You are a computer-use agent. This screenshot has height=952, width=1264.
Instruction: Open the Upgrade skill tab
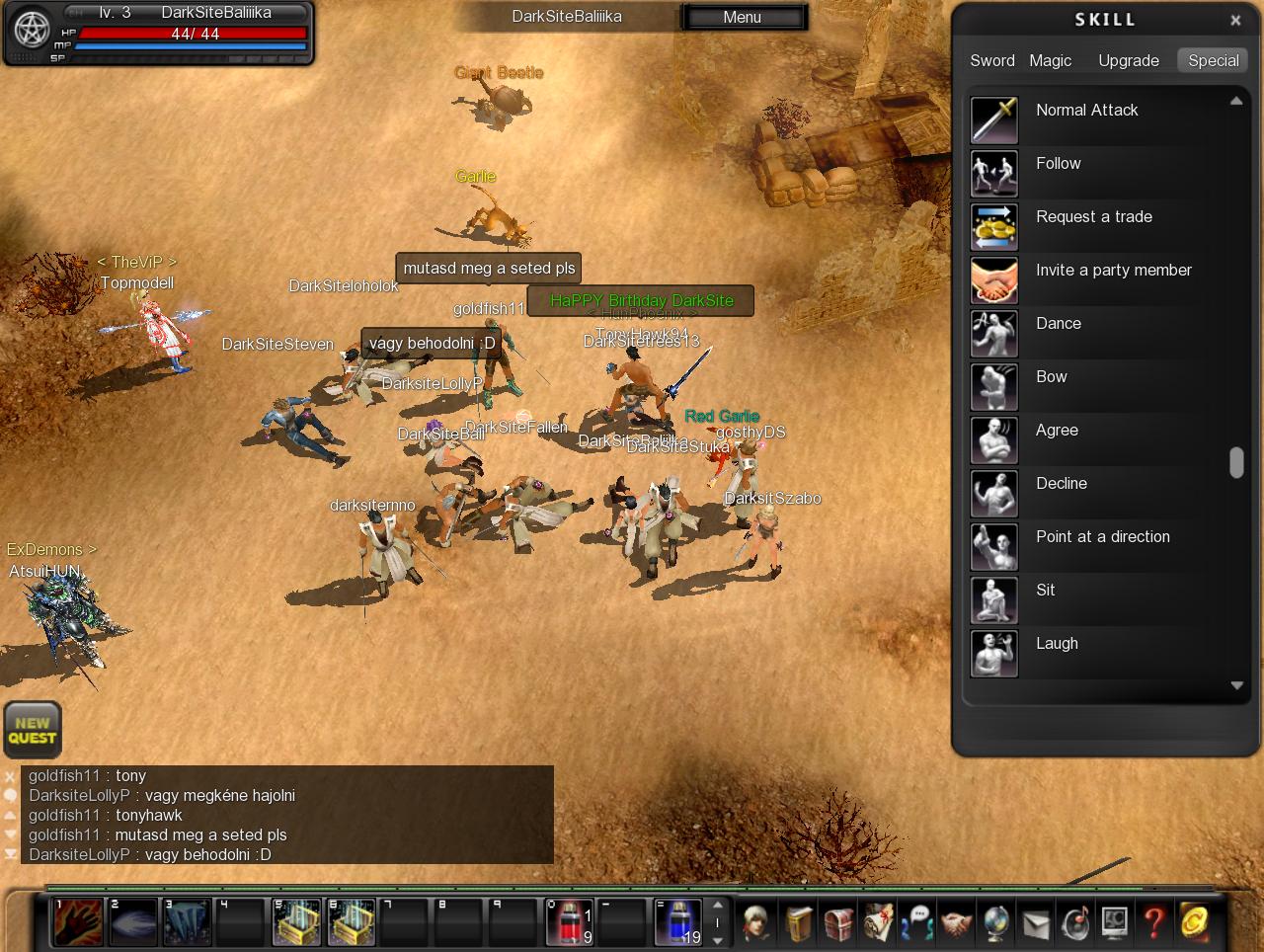pyautogui.click(x=1128, y=60)
